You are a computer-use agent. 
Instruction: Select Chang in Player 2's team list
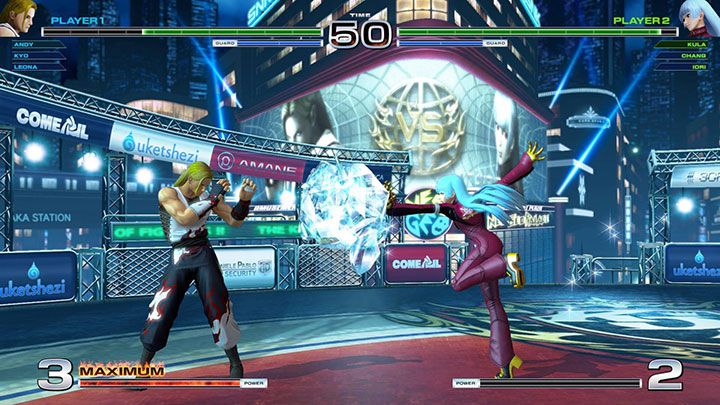tap(695, 56)
